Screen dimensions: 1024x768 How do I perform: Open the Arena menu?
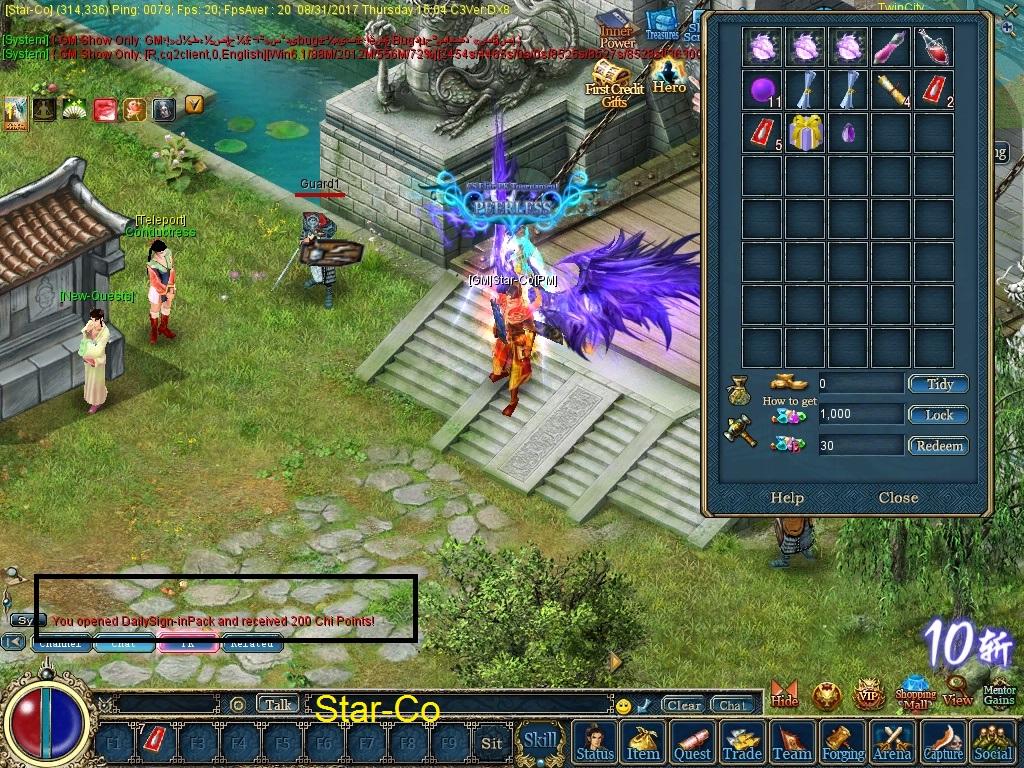[x=892, y=743]
